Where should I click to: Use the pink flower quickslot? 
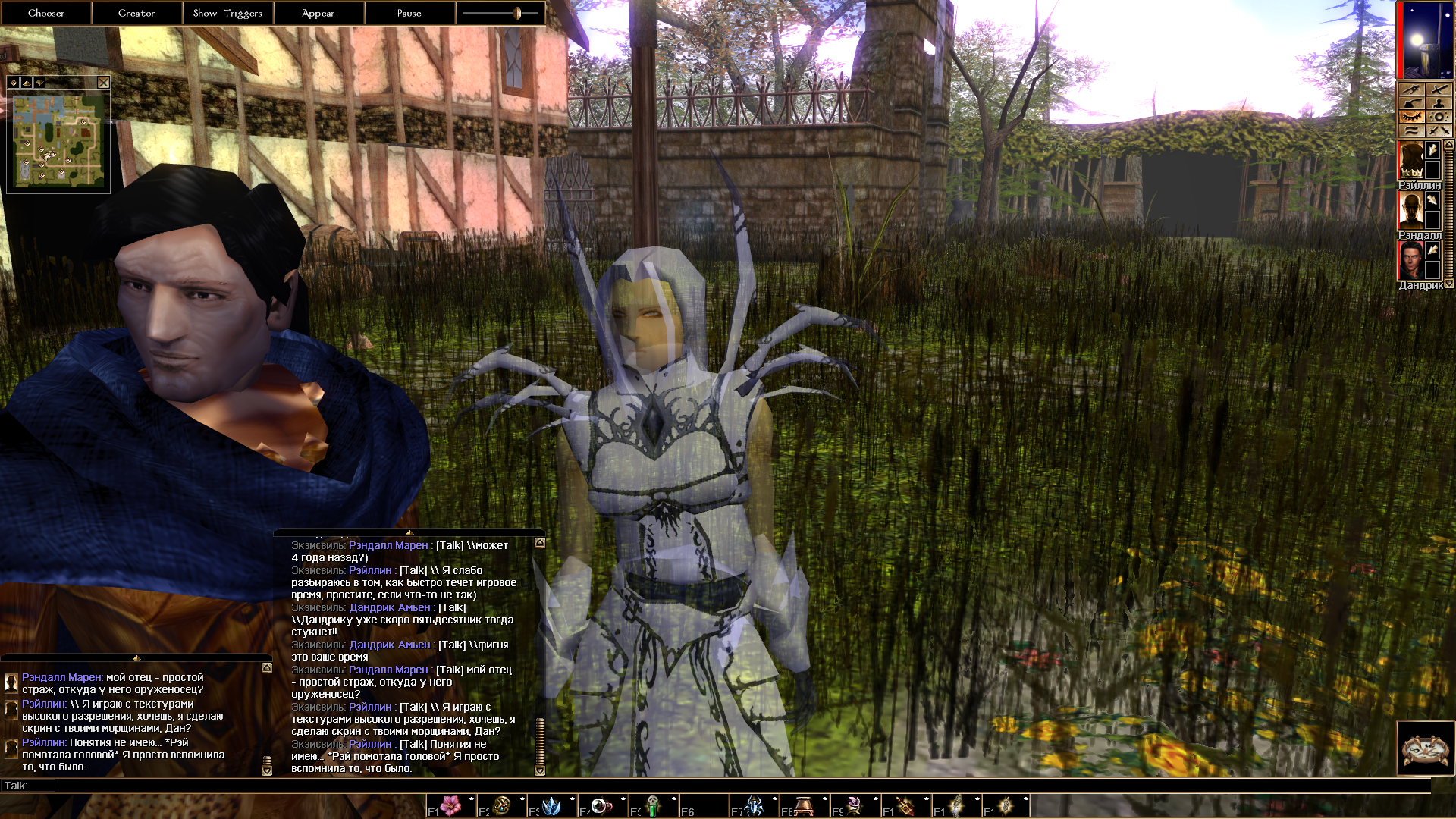pyautogui.click(x=451, y=805)
